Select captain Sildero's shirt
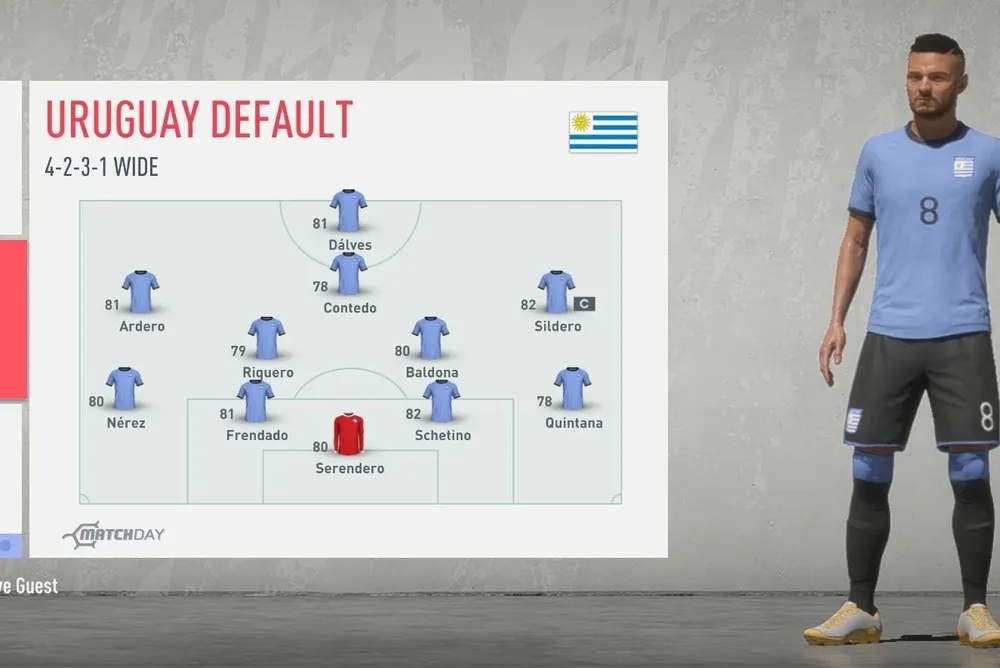 click(x=556, y=292)
